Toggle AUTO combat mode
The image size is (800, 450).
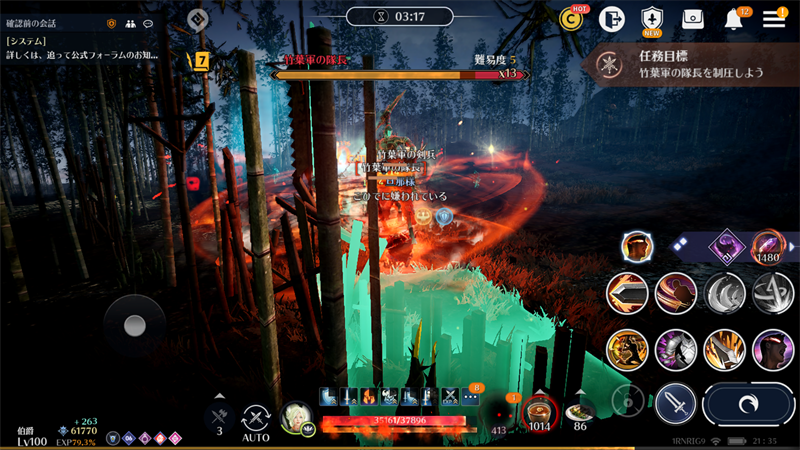257,418
